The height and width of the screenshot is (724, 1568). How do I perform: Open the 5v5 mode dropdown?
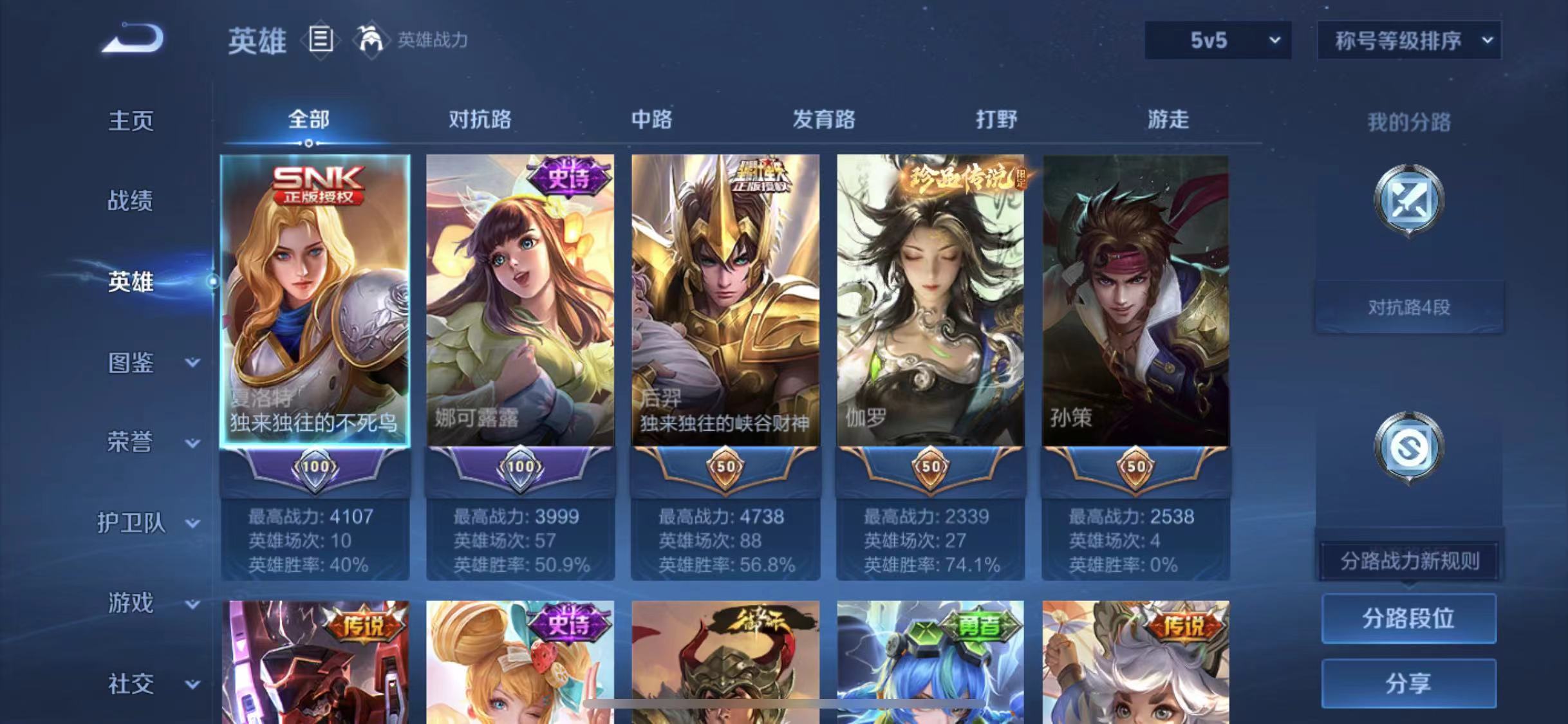click(1217, 41)
